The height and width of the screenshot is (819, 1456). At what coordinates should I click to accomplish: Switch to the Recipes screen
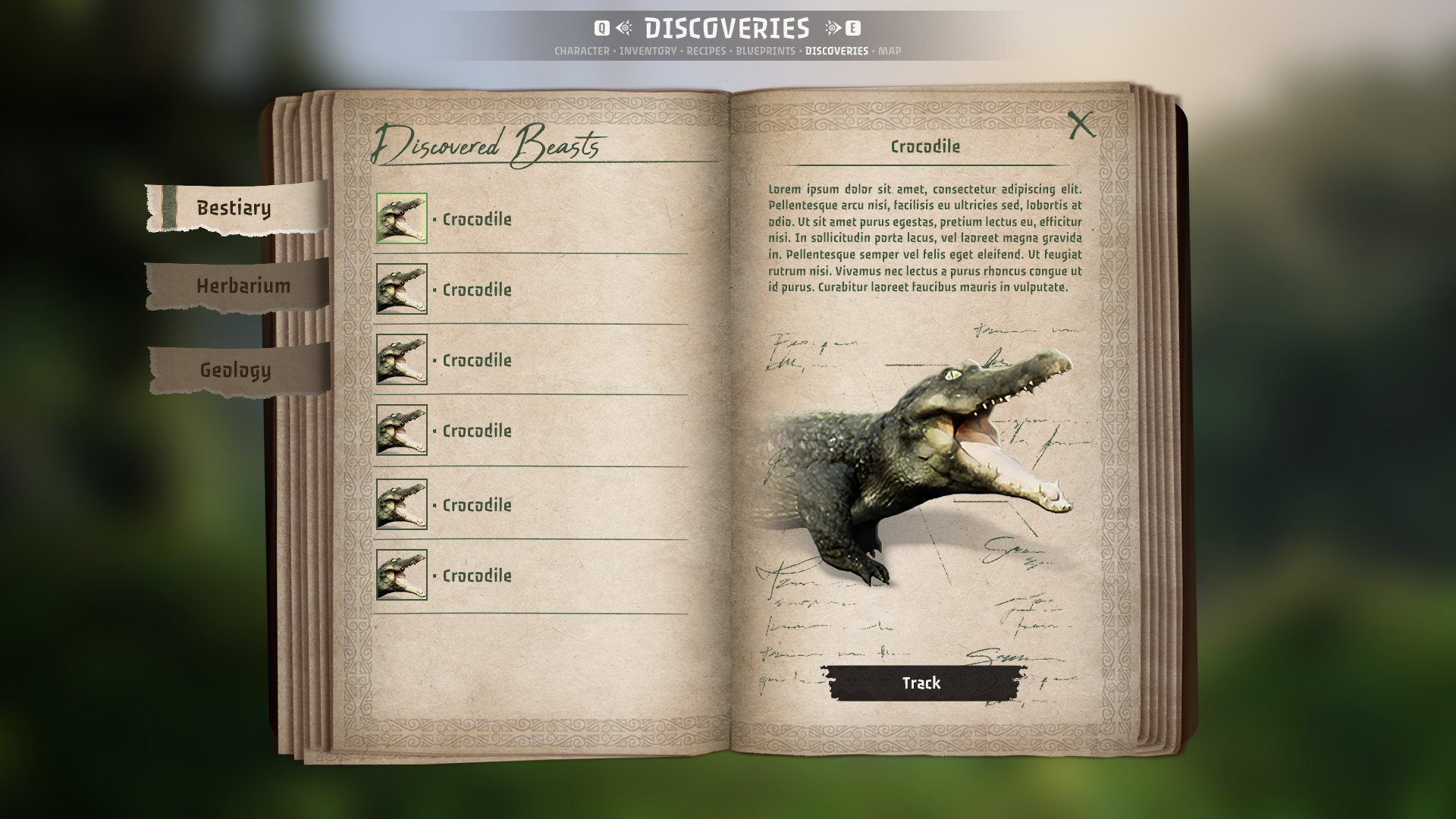pyautogui.click(x=706, y=51)
